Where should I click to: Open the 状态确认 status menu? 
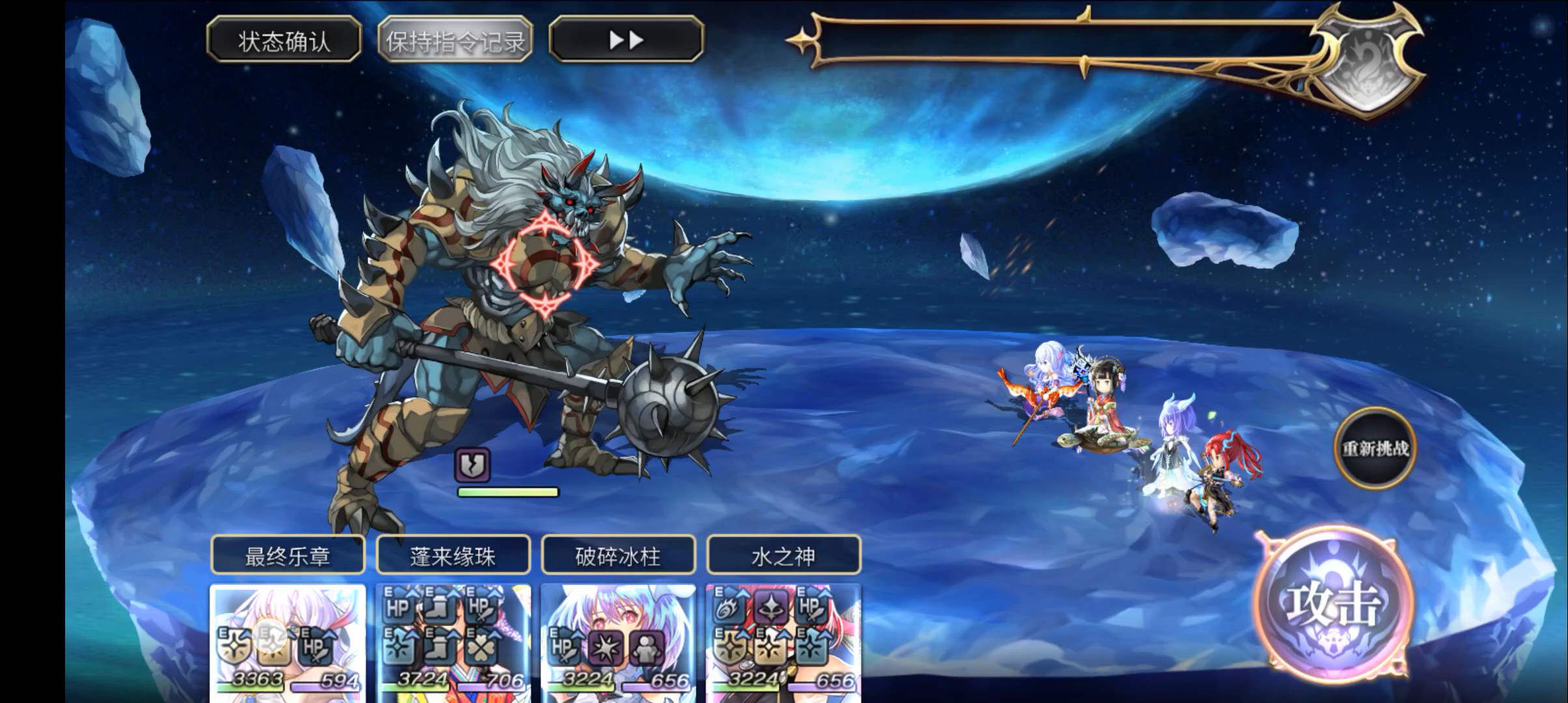point(283,41)
